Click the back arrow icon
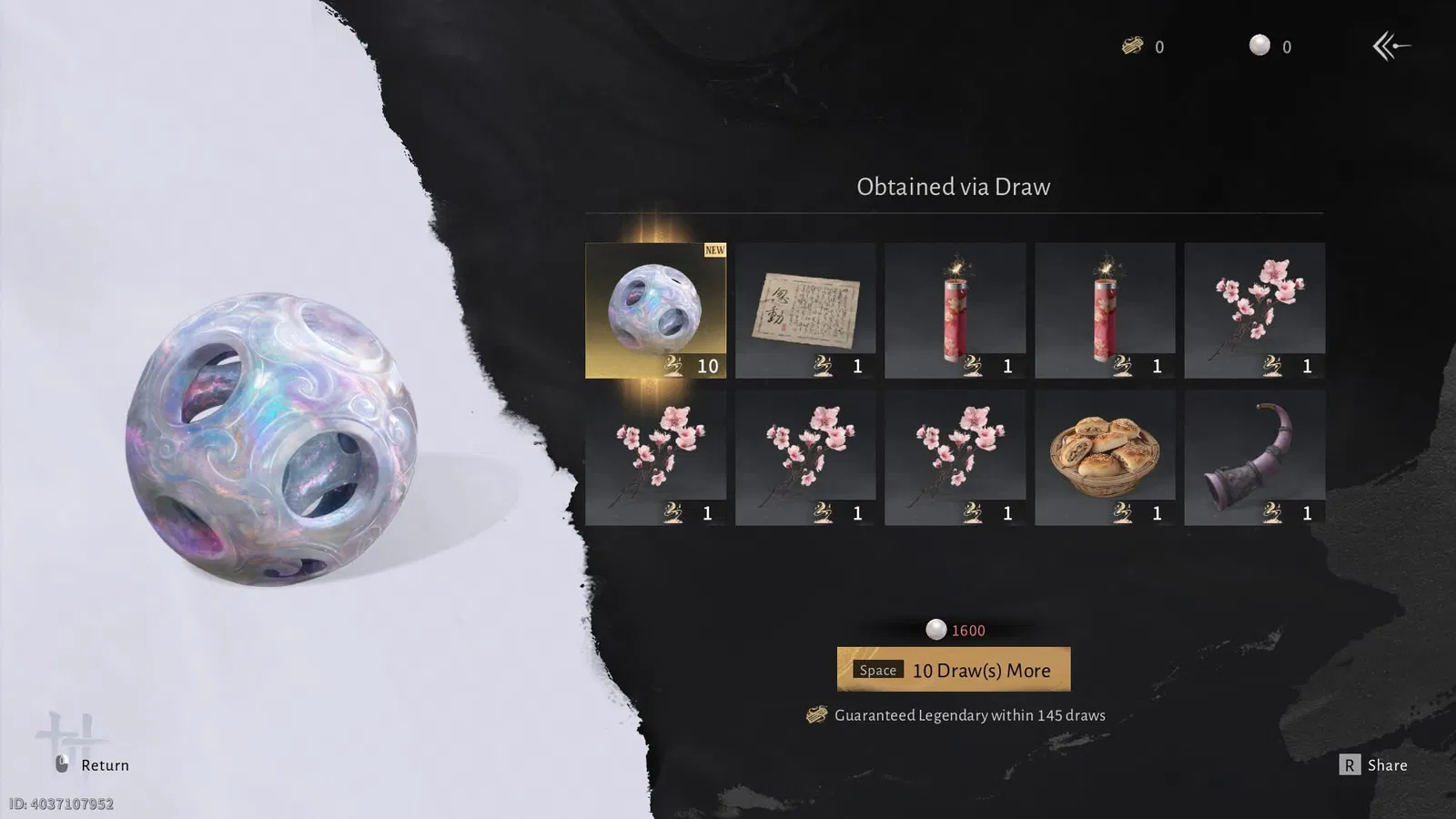This screenshot has width=1456, height=819. (x=1390, y=45)
